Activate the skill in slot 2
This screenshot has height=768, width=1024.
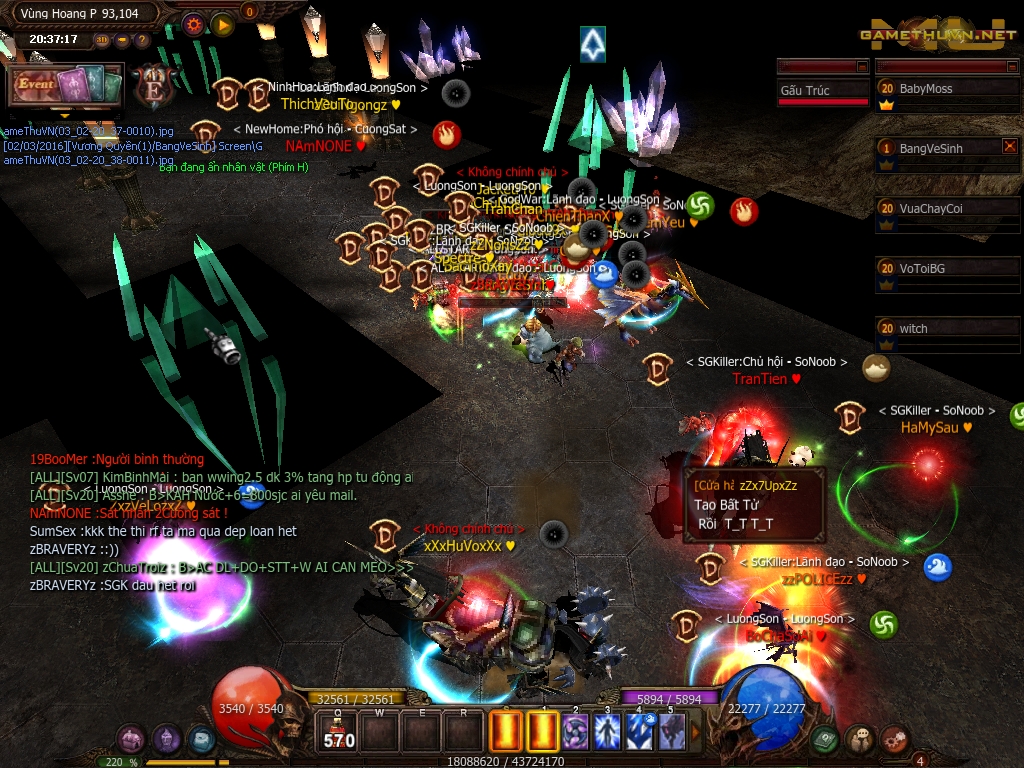(x=576, y=731)
